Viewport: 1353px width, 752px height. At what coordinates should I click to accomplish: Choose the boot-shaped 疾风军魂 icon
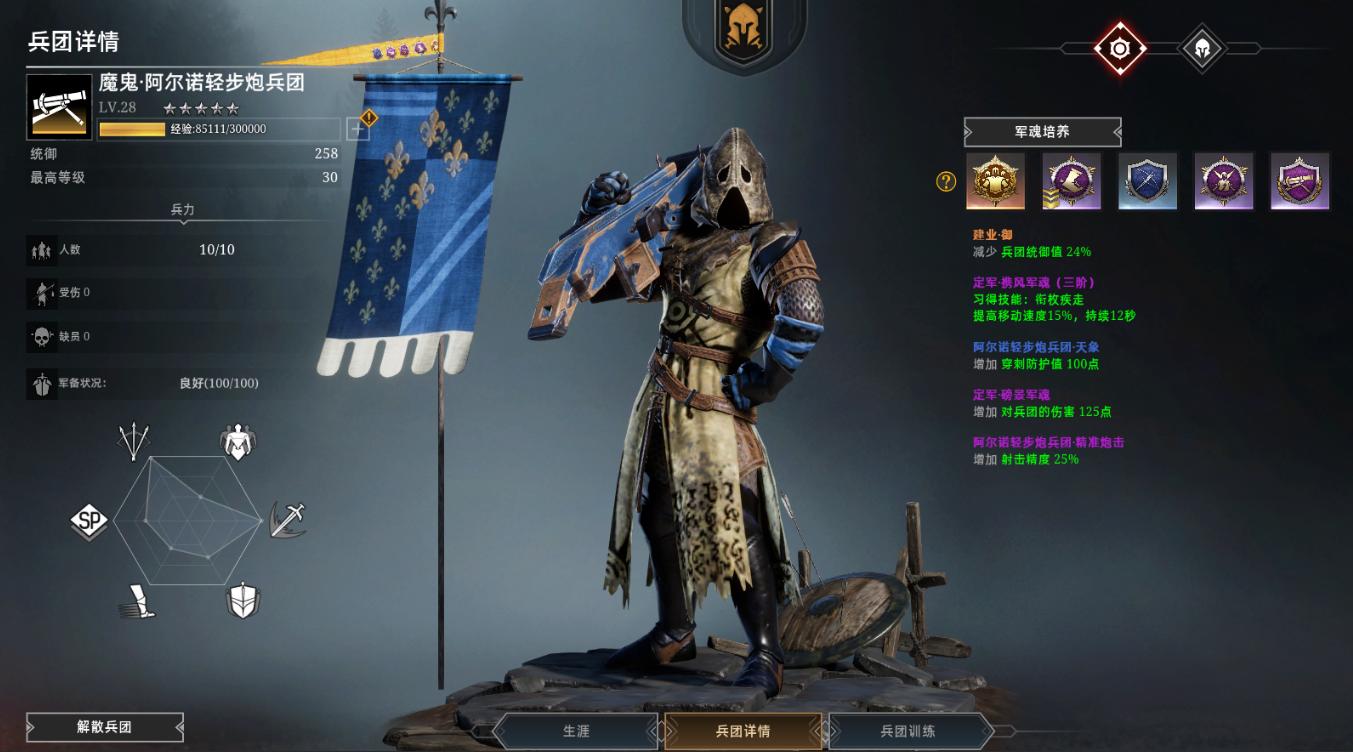[x=1071, y=181]
